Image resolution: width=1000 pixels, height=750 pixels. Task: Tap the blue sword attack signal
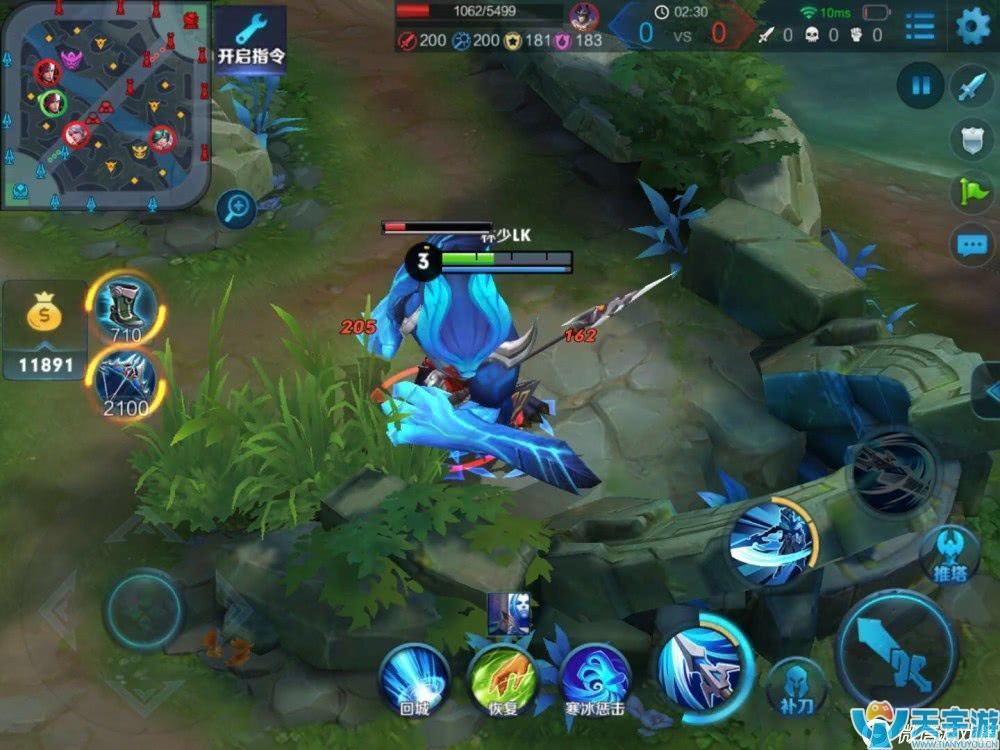971,87
